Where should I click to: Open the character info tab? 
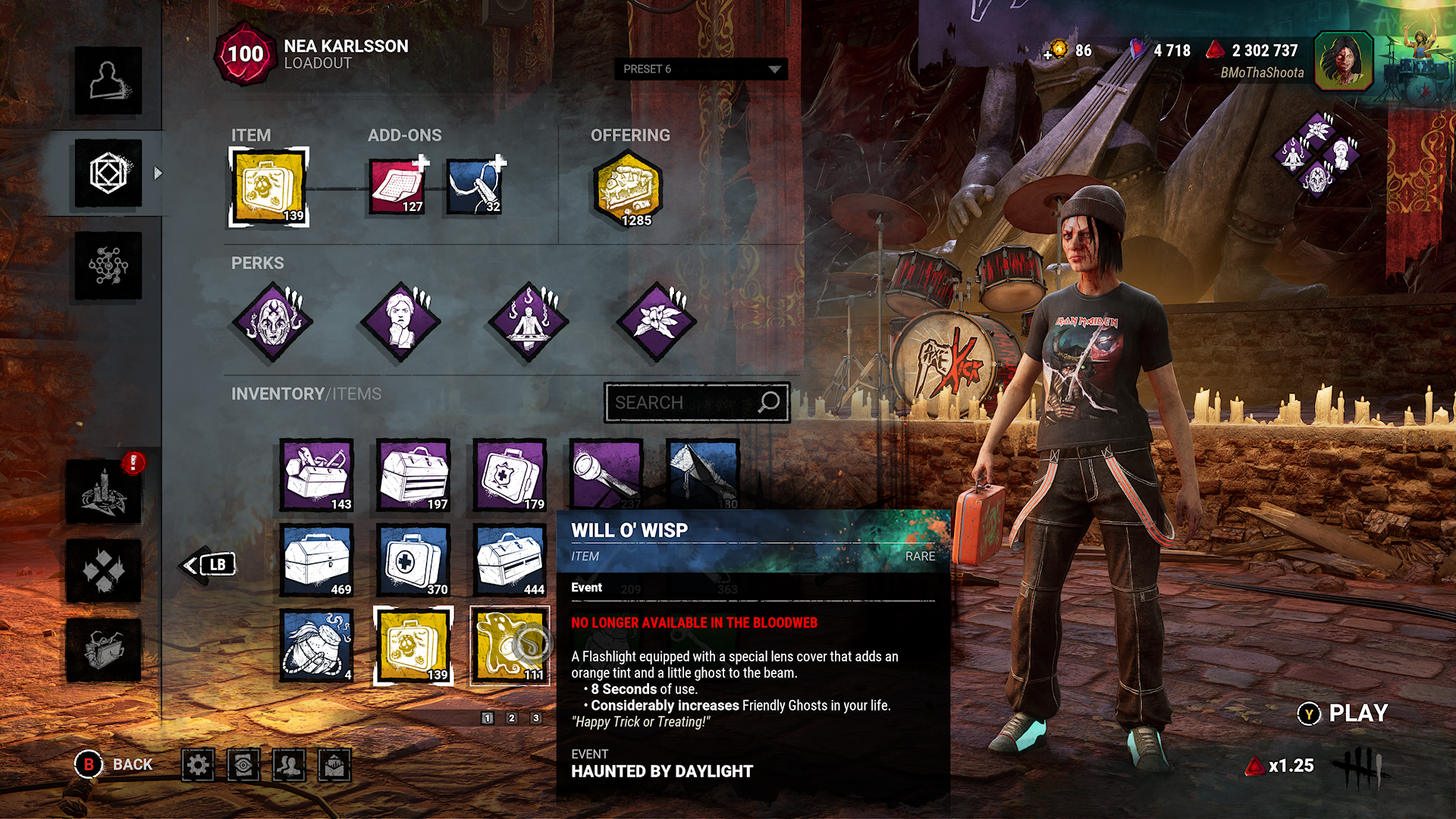point(108,81)
